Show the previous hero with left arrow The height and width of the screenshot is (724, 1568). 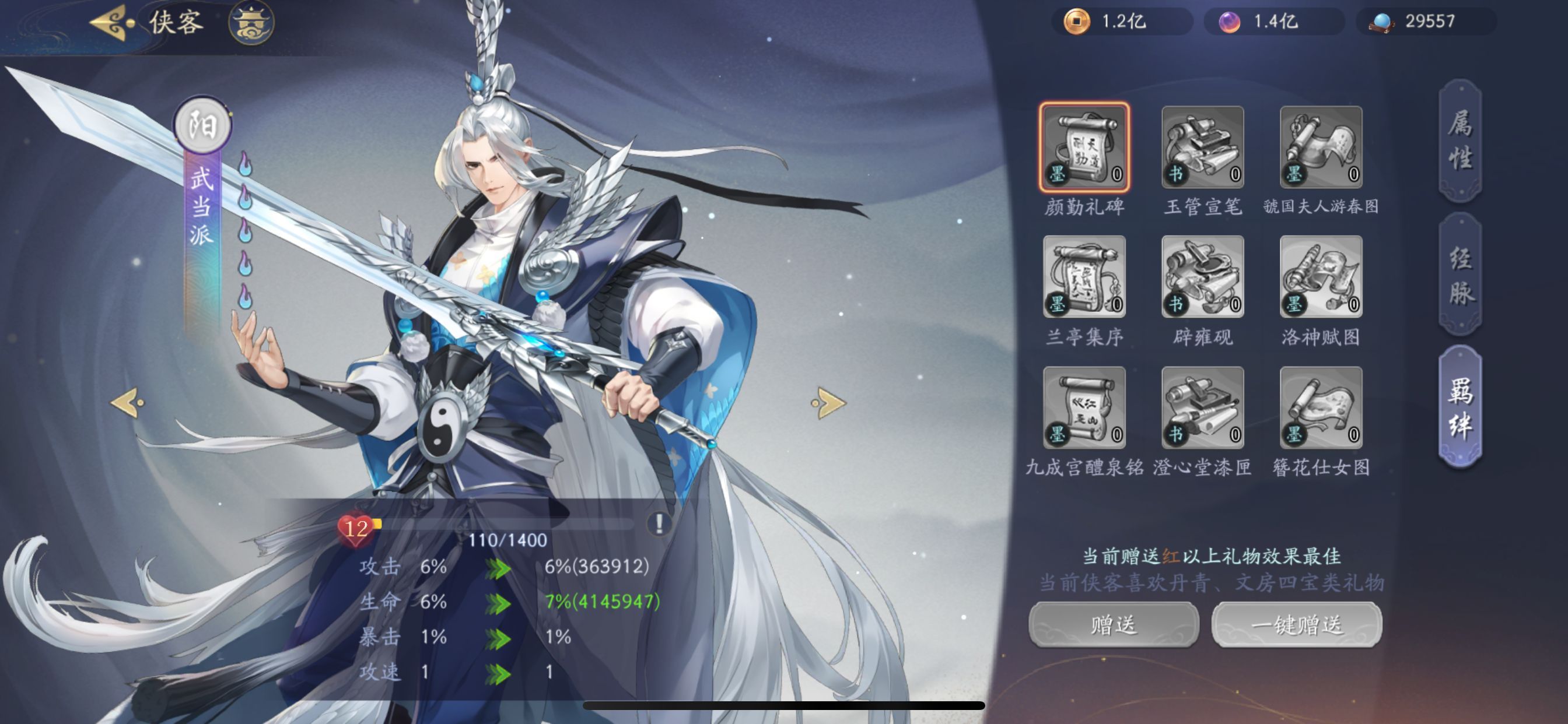[x=128, y=403]
